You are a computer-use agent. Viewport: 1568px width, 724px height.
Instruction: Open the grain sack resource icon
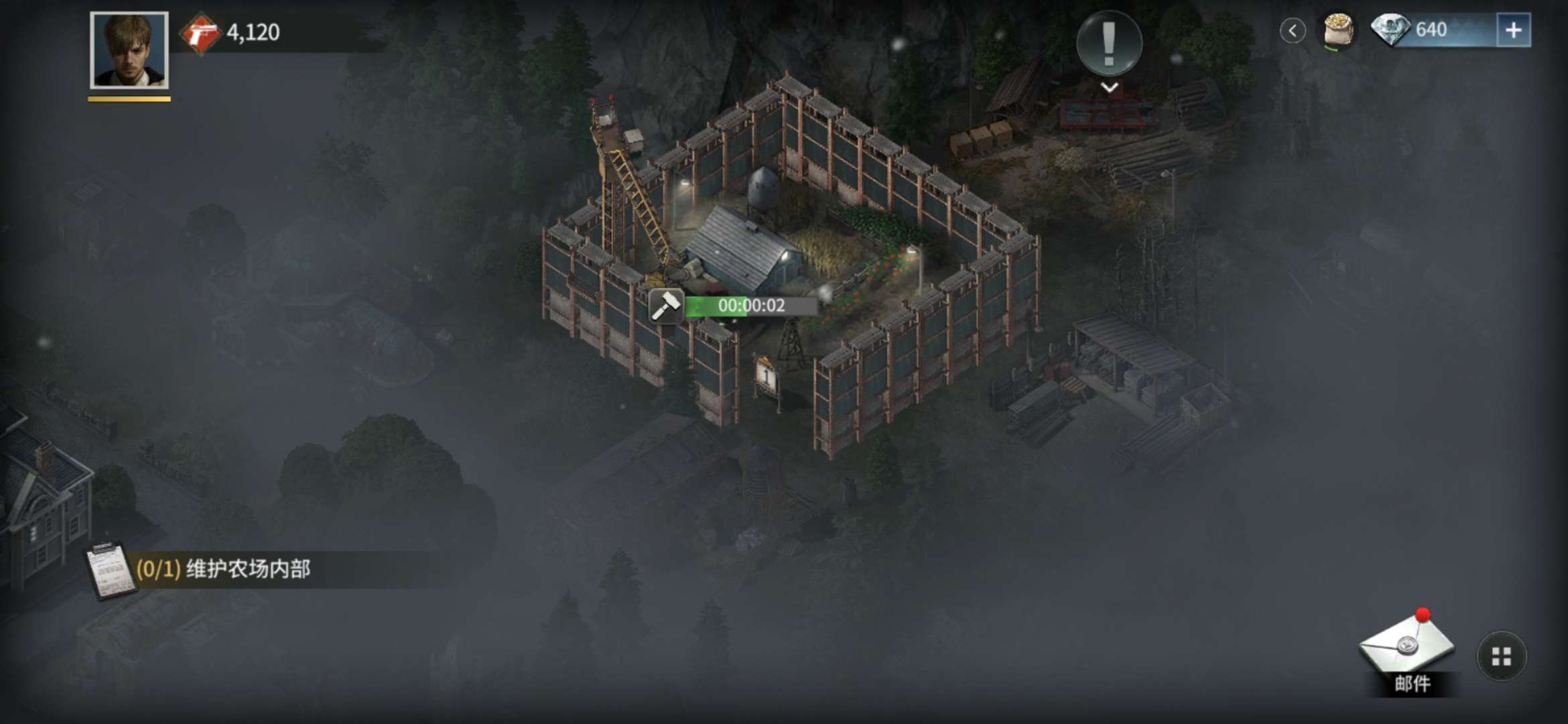point(1337,30)
